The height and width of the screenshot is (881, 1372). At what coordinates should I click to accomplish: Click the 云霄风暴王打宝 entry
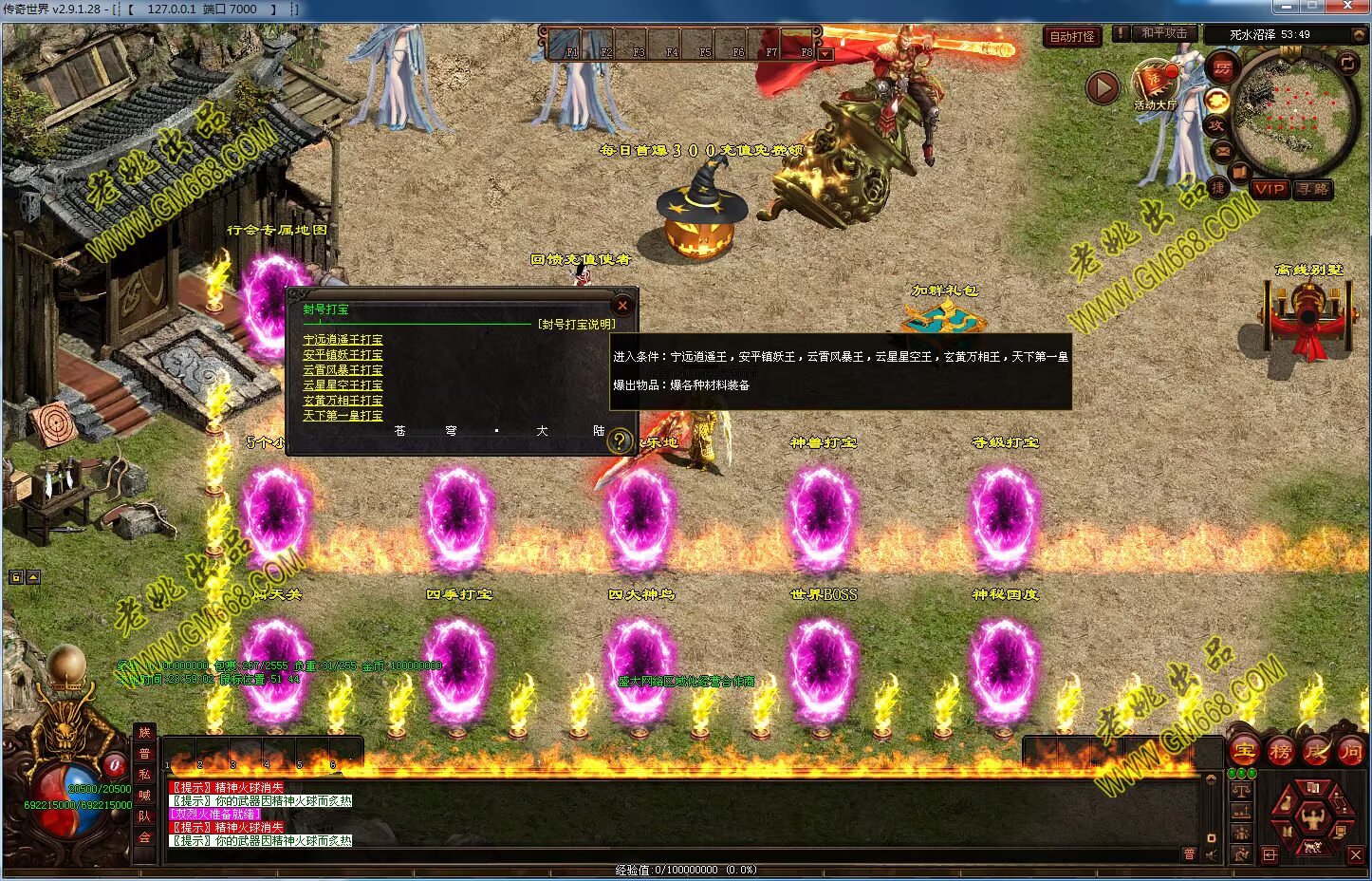(343, 370)
